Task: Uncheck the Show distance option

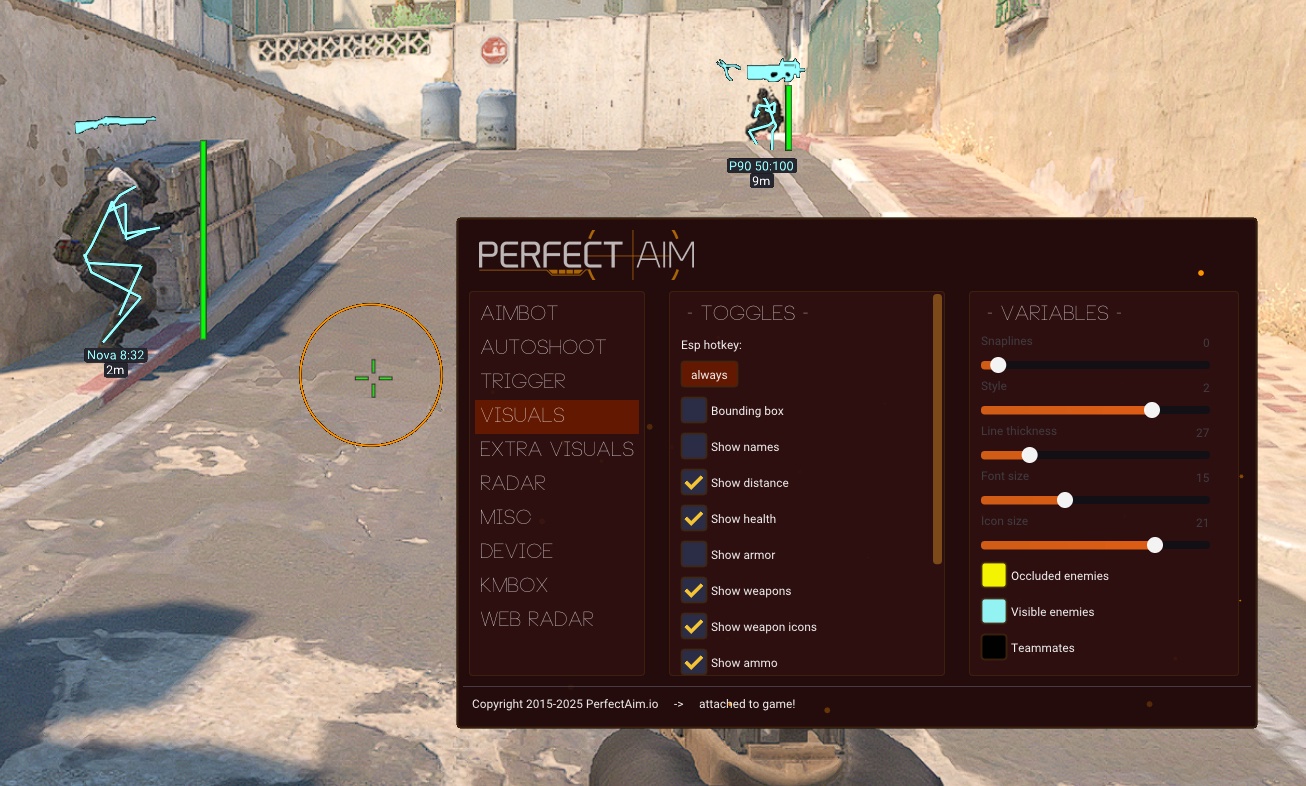Action: [694, 483]
